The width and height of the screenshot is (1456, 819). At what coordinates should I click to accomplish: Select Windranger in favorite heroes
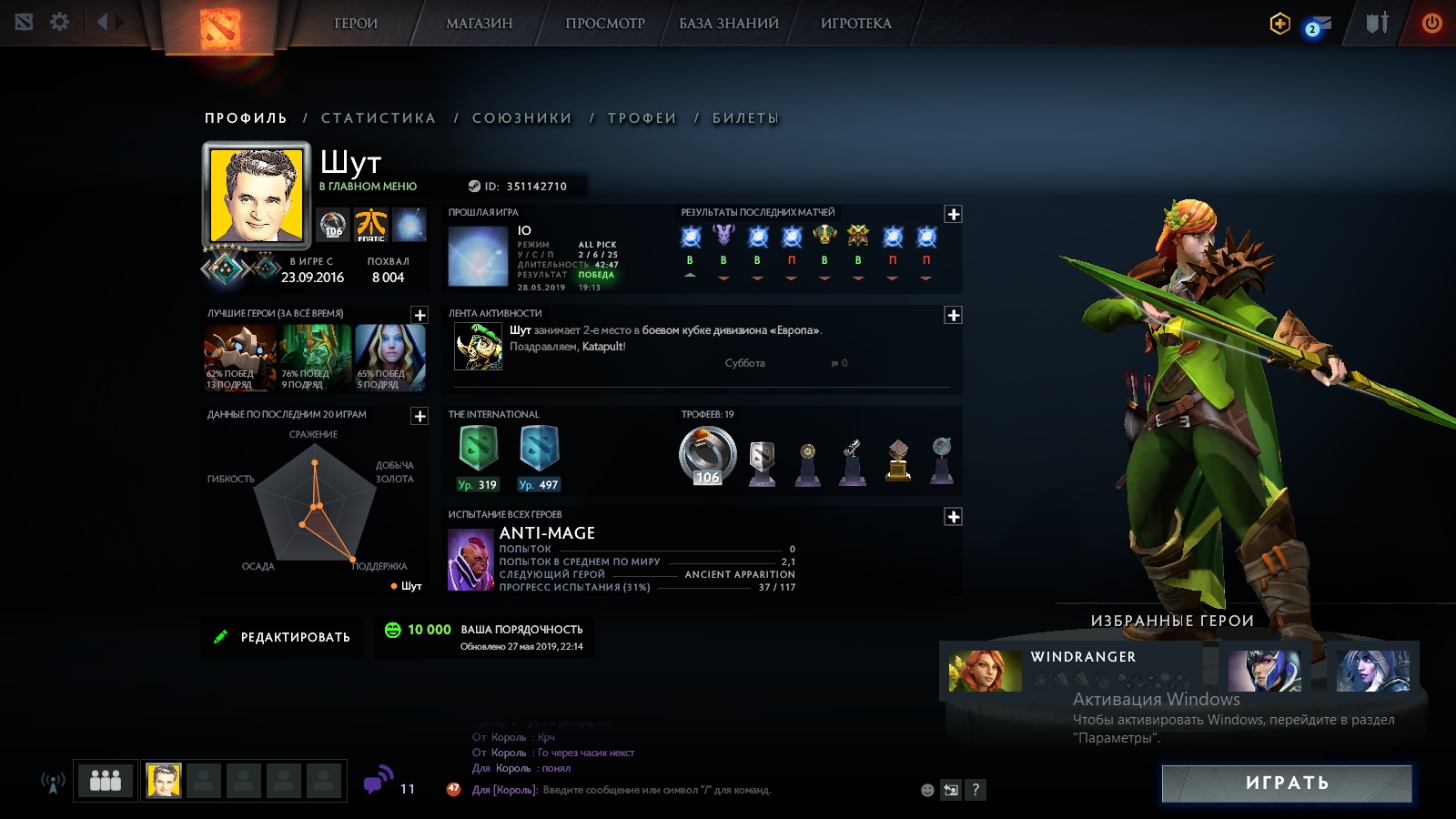tap(986, 671)
